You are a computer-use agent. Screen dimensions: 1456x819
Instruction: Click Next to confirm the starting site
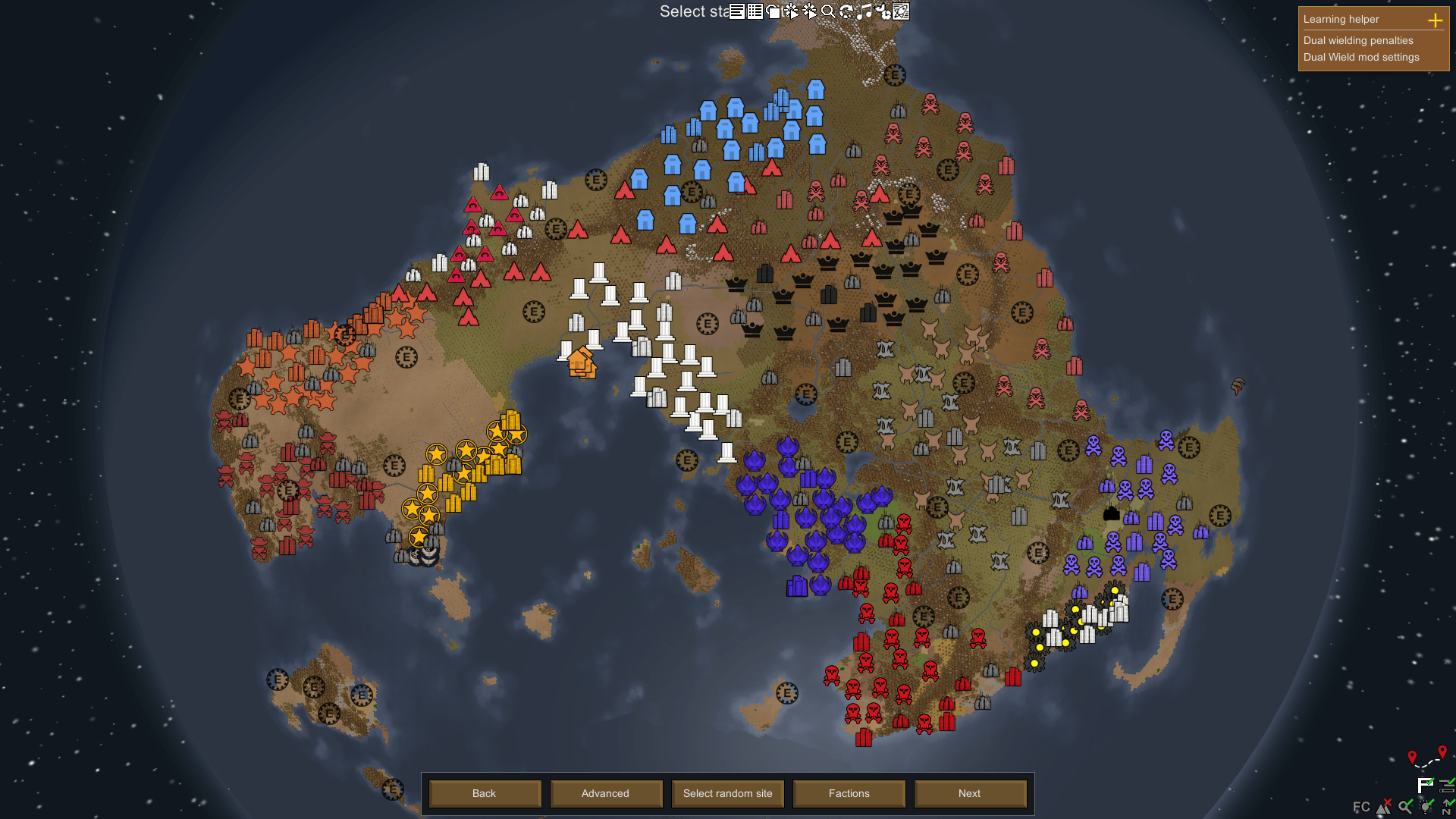970,793
